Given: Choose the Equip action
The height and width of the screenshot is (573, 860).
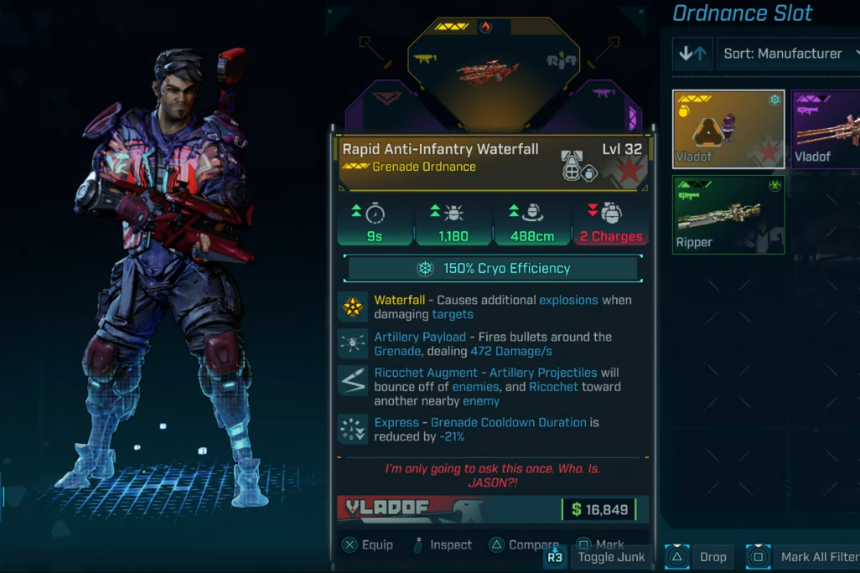Looking at the screenshot, I should 367,545.
